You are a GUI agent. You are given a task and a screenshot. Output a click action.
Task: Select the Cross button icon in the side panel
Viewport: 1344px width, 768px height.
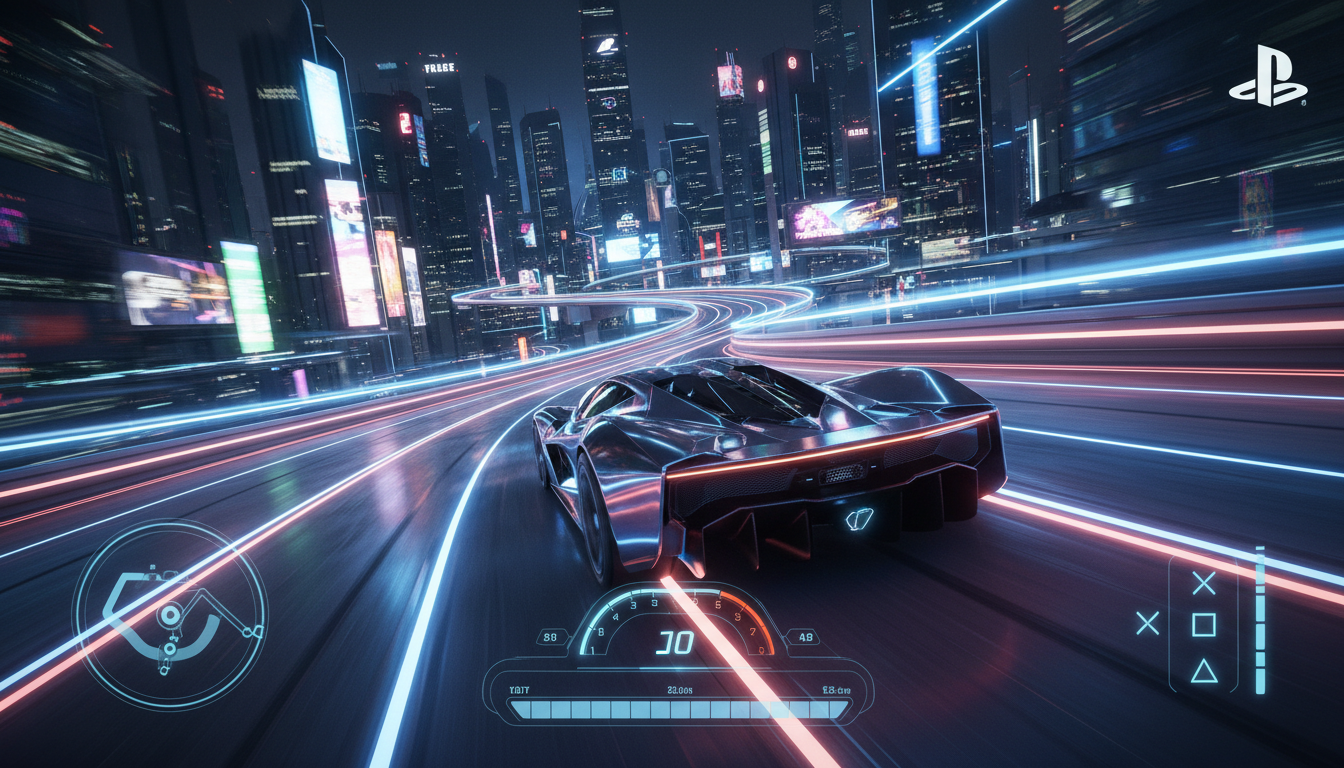[1204, 582]
